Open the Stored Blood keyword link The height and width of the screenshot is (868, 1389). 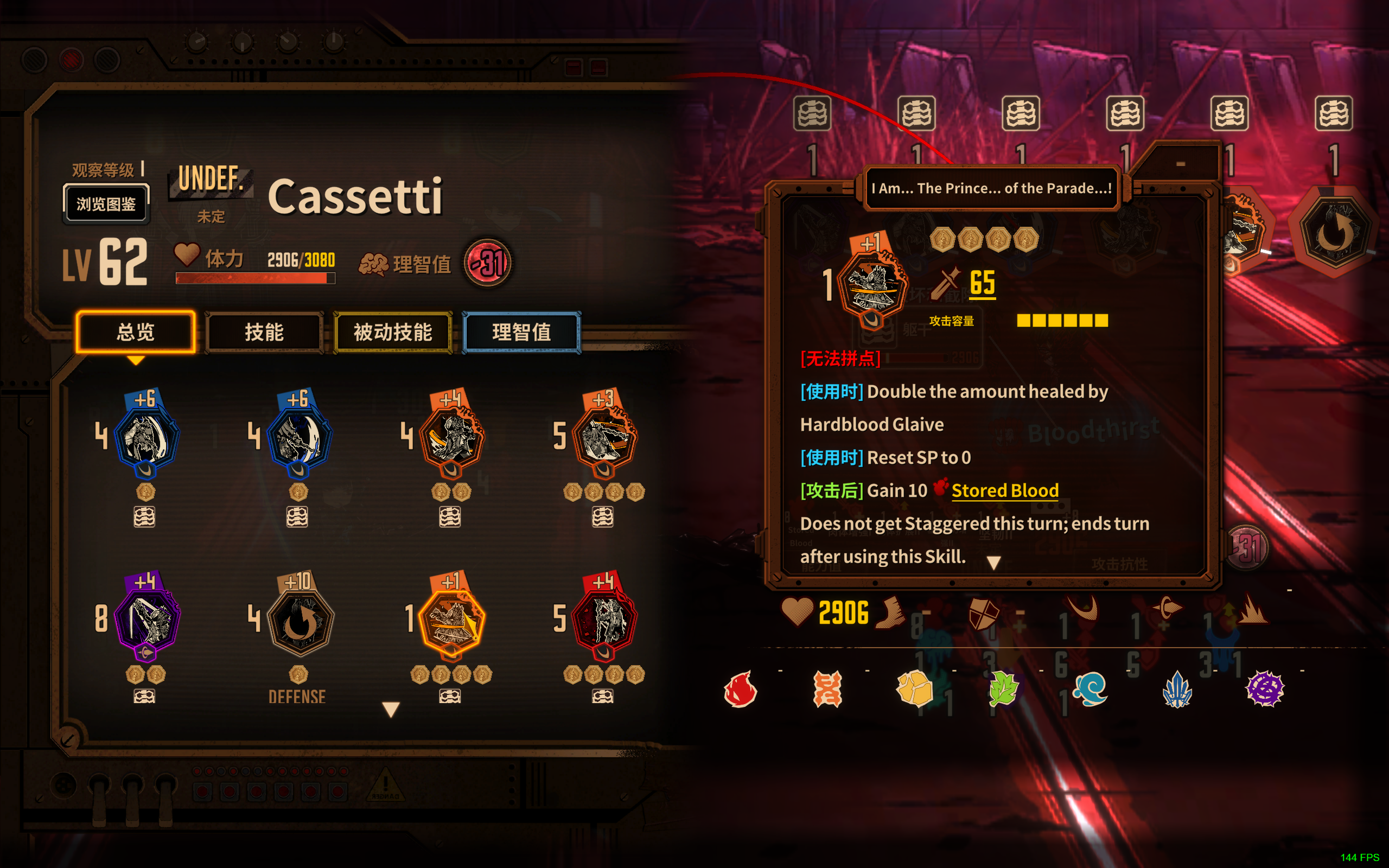click(x=1004, y=490)
